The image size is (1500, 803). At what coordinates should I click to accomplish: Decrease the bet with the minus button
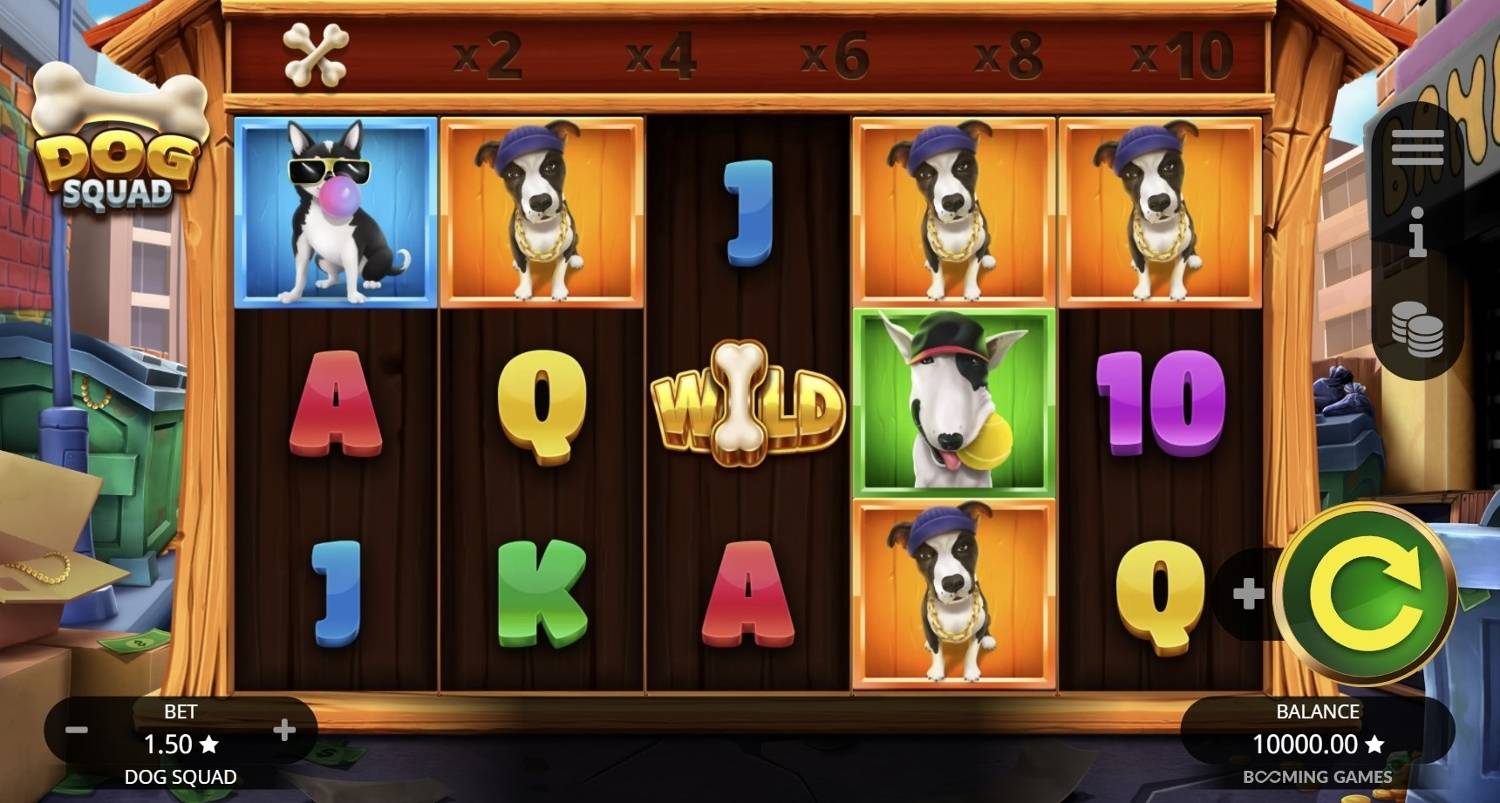(75, 729)
